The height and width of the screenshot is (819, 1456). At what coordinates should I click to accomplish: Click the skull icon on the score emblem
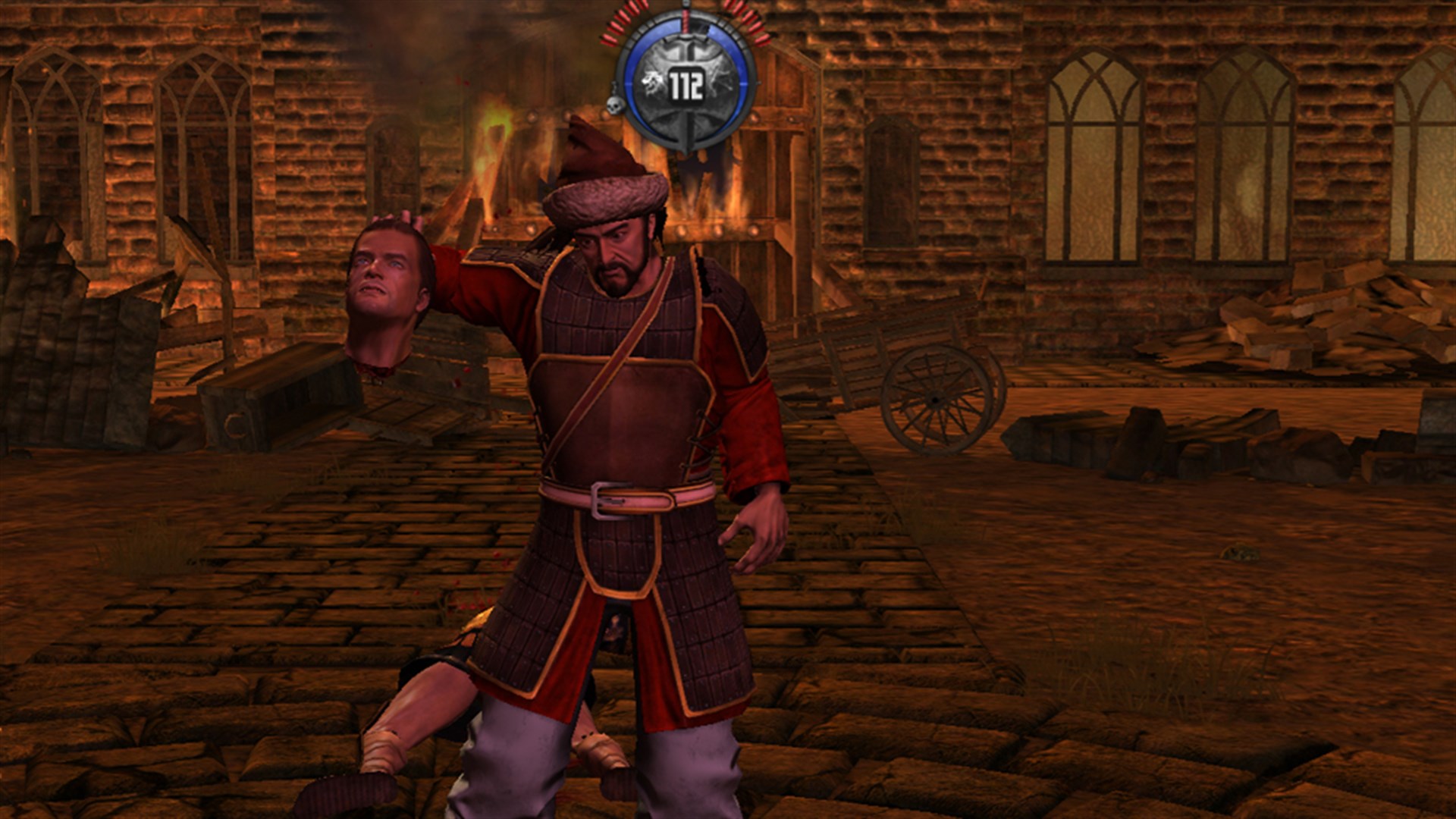[614, 105]
